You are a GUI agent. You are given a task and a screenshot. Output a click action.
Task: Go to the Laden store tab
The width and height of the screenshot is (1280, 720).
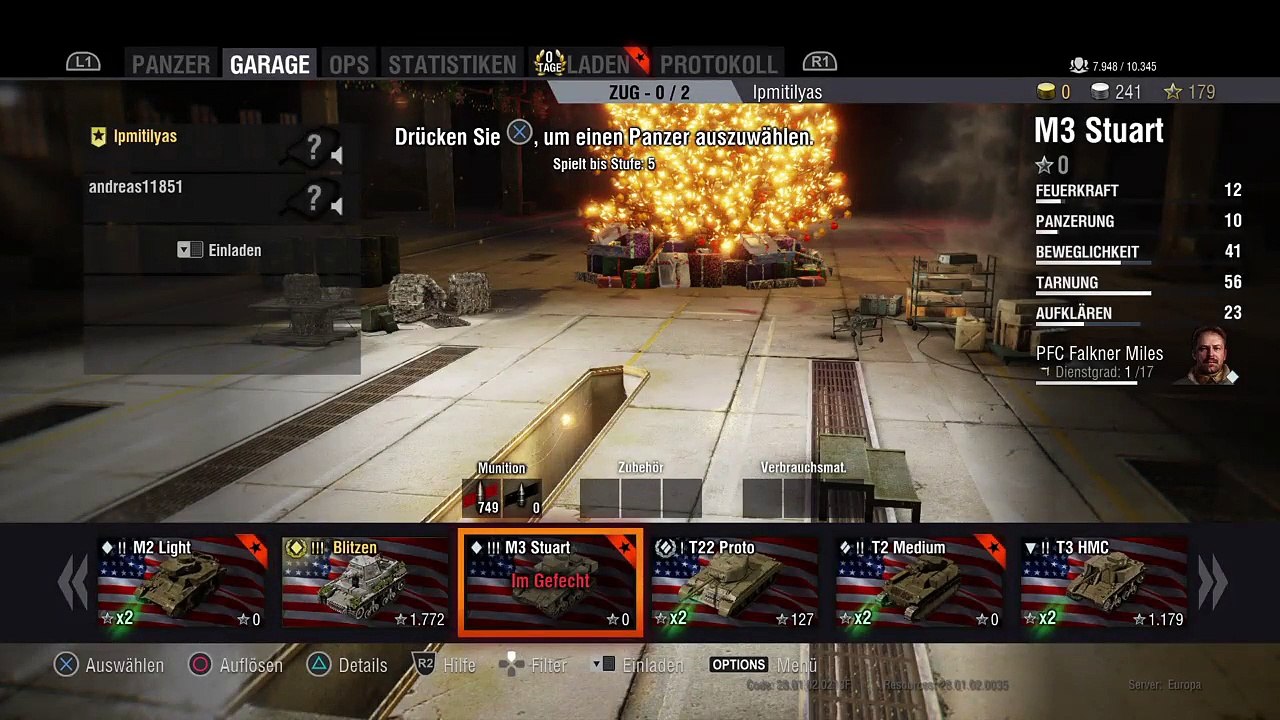click(x=598, y=64)
